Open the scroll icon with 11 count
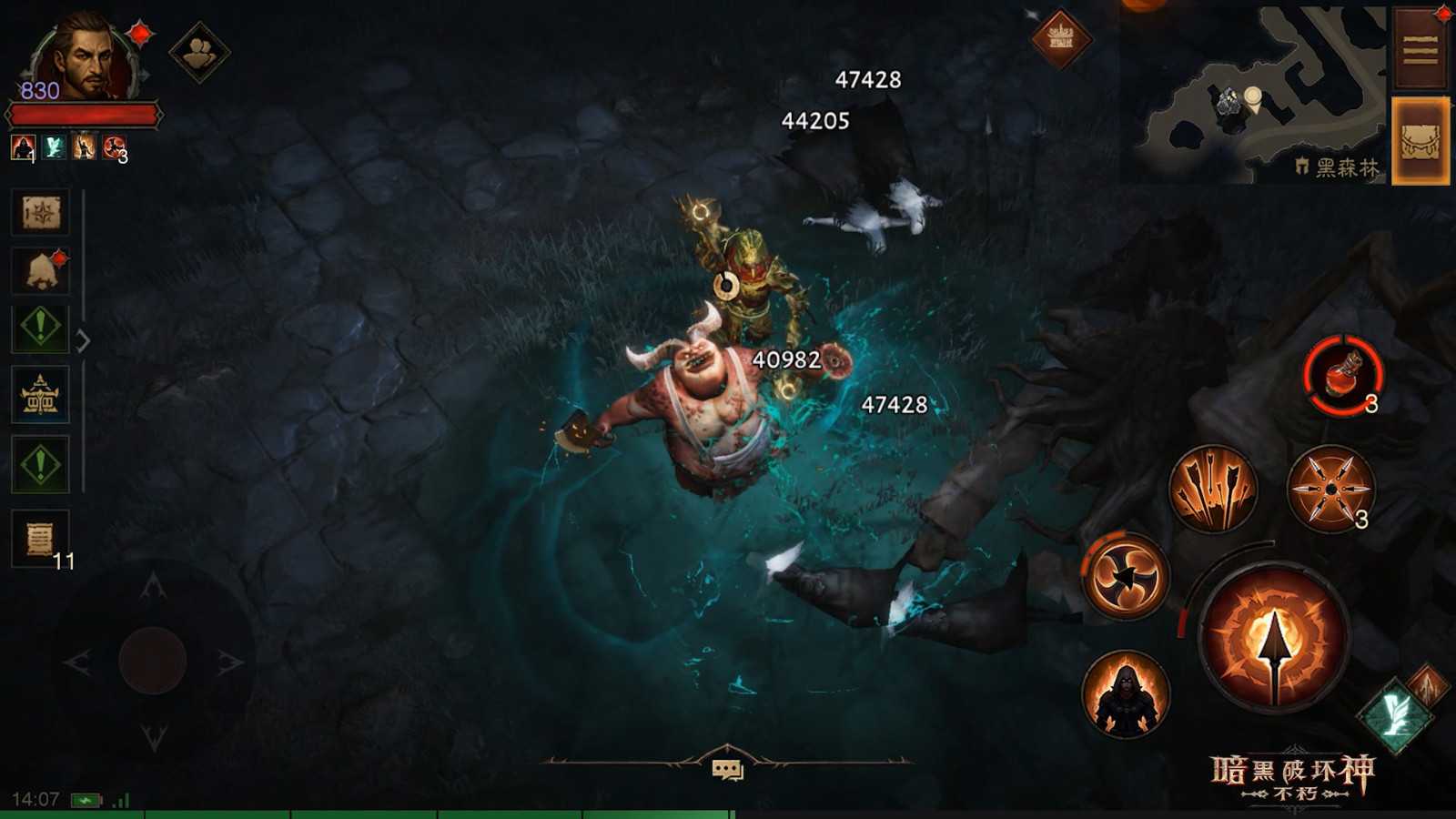Screen dimensions: 1456x819 click(x=40, y=539)
